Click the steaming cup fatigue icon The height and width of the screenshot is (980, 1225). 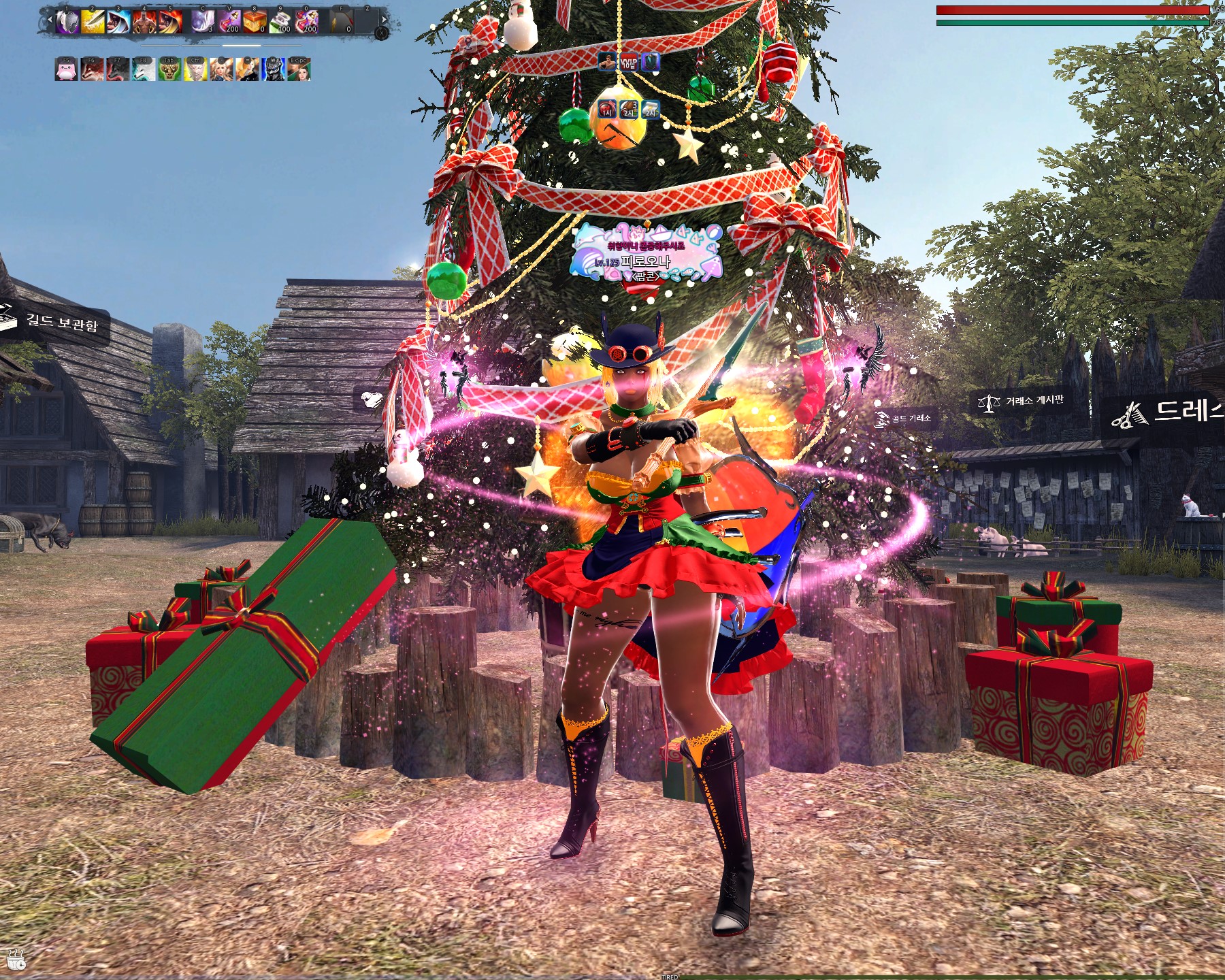pyautogui.click(x=16, y=958)
